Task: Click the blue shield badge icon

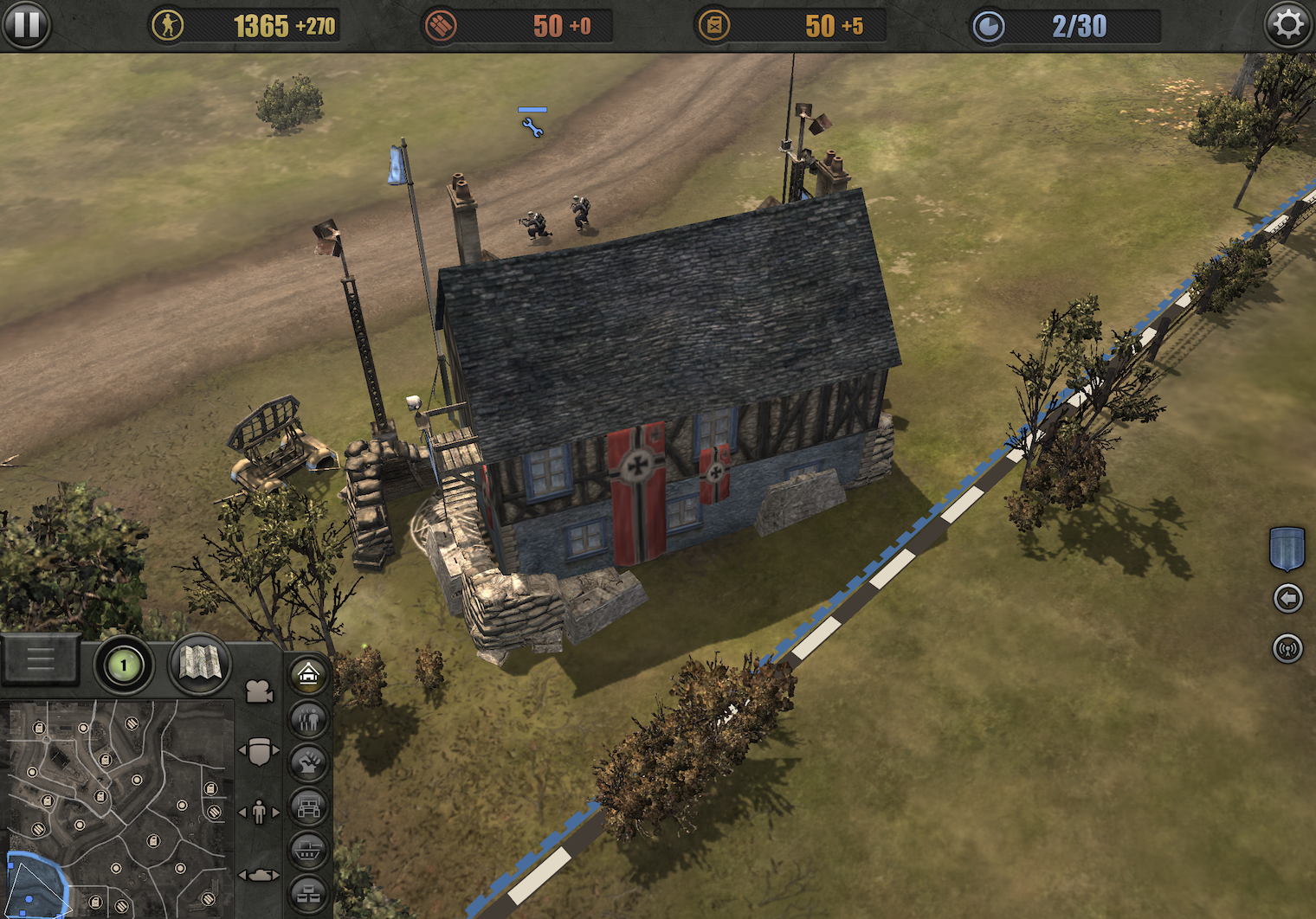Action: tap(1287, 549)
